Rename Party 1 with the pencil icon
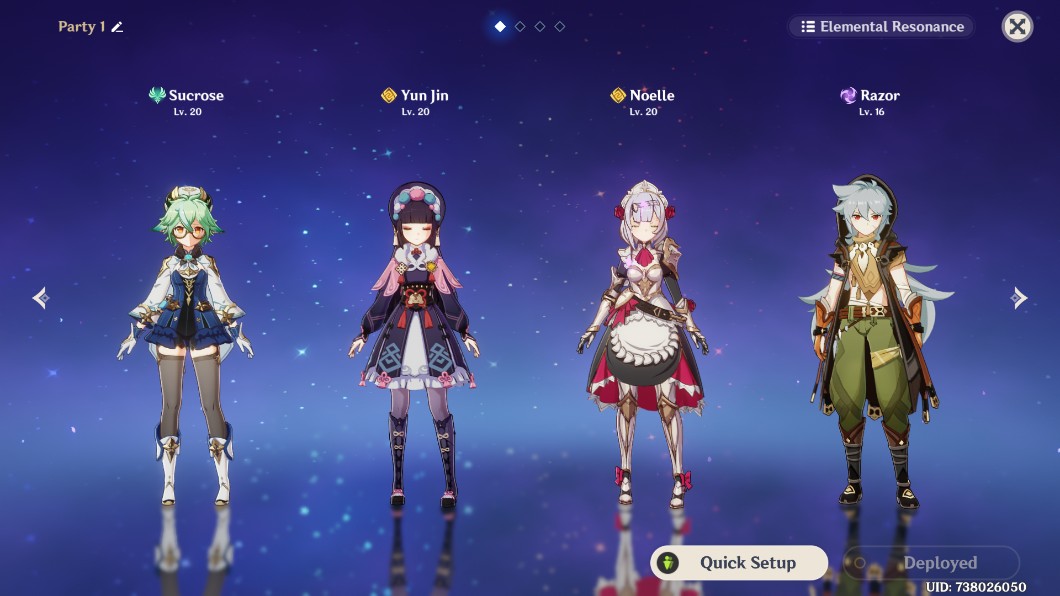1060x596 pixels. coord(117,27)
